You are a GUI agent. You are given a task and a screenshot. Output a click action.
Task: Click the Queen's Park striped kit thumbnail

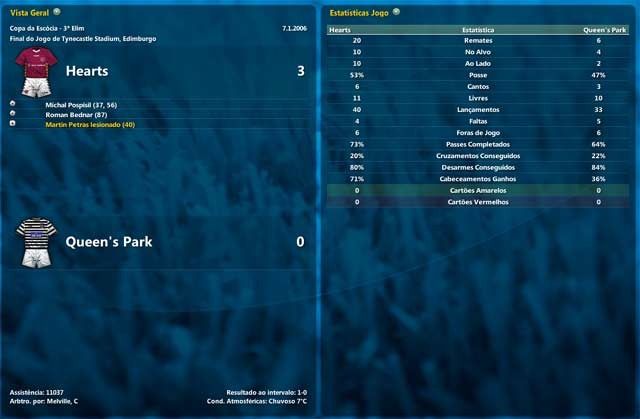click(33, 243)
